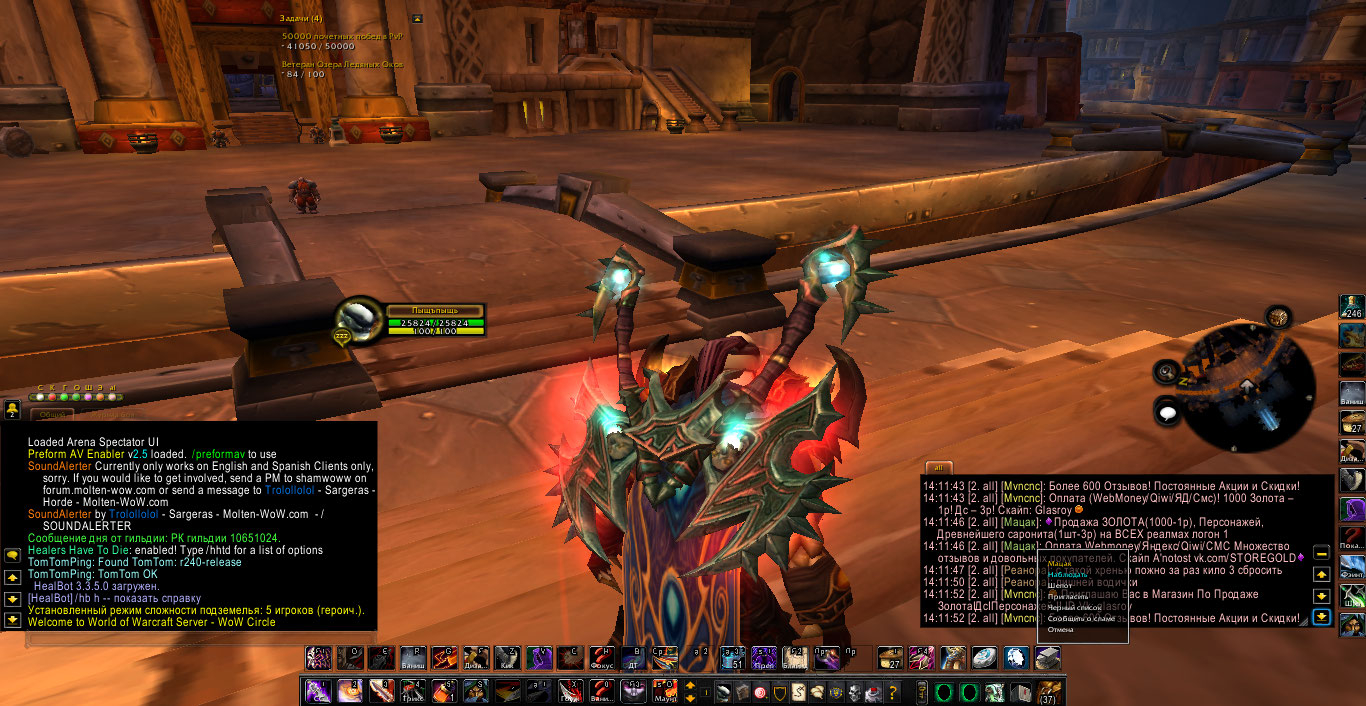Image resolution: width=1366 pixels, height=706 pixels.
Task: Choose "Наблюдать" in the player context menu
Action: pyautogui.click(x=1069, y=575)
